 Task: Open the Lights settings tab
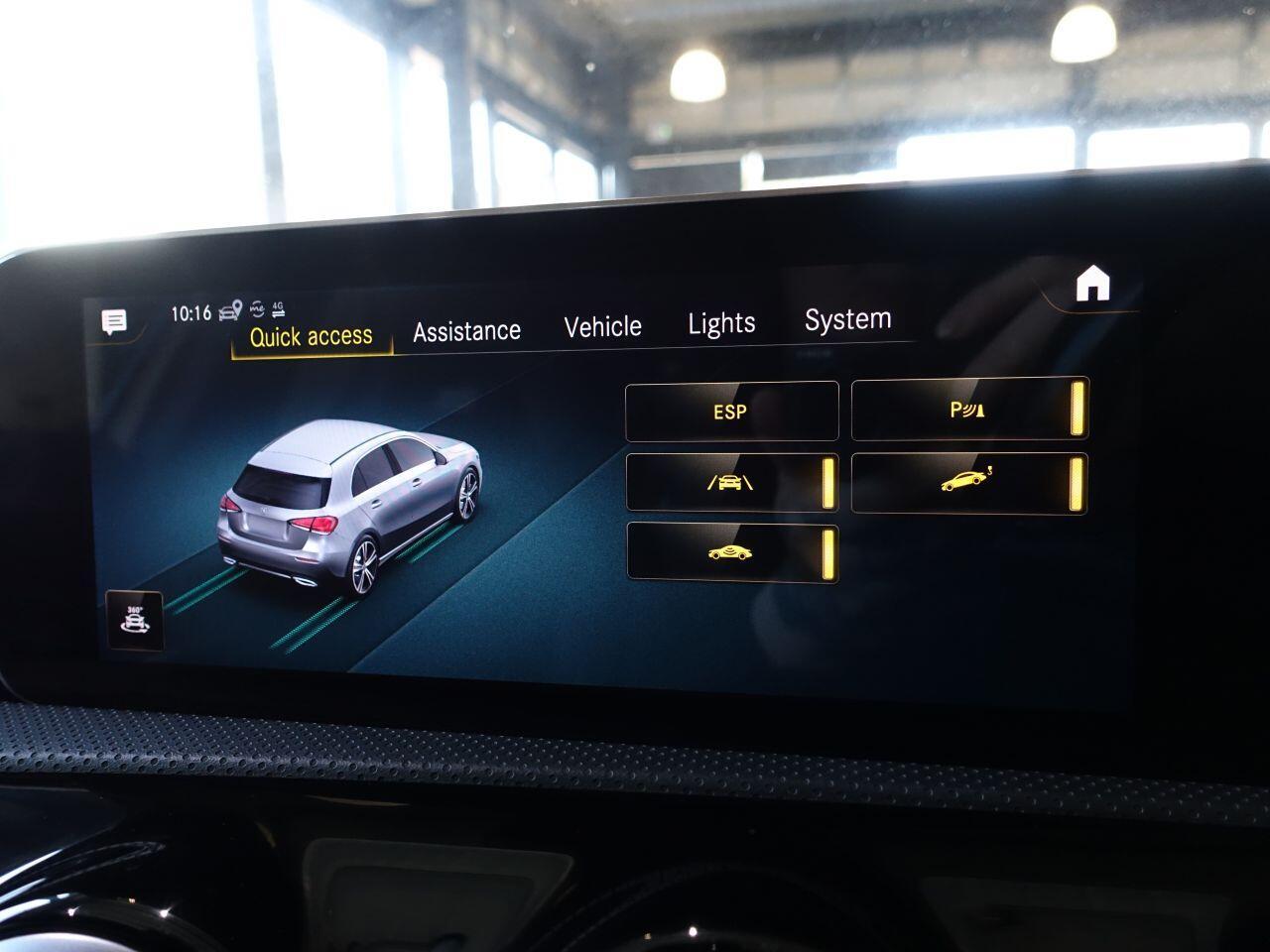(x=721, y=321)
